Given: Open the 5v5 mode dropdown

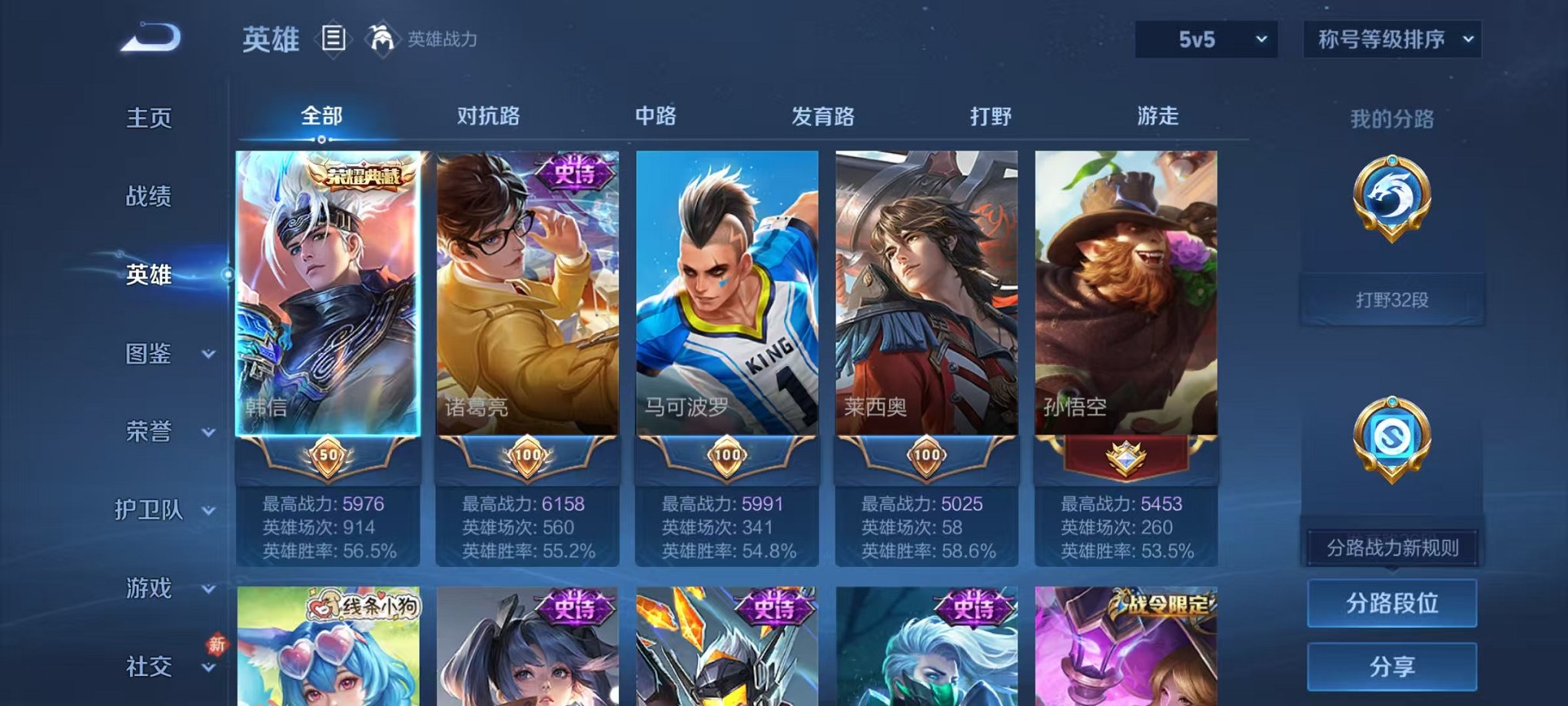Looking at the screenshot, I should click(1204, 37).
